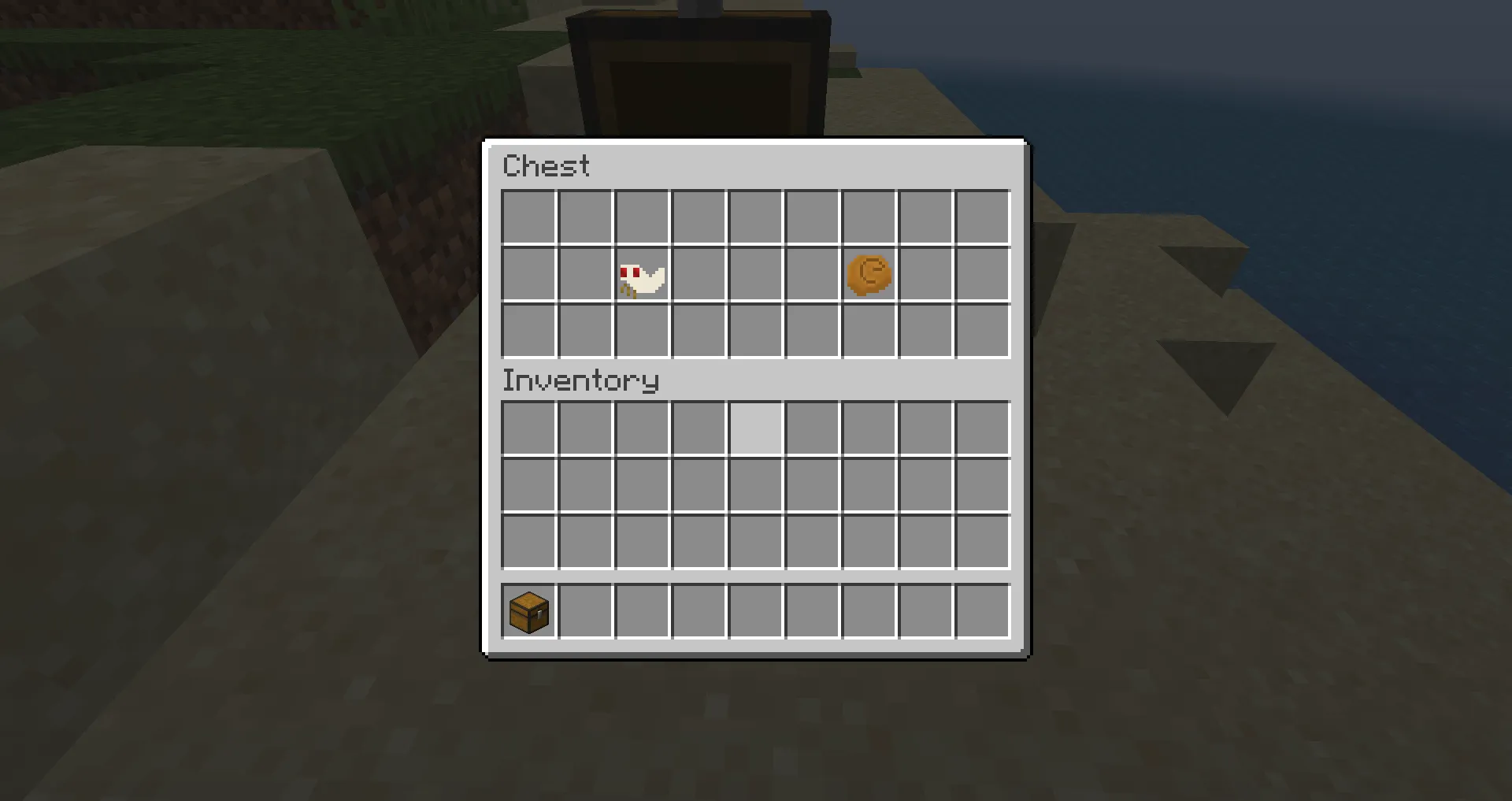
Task: Pick up the snail shell from the chest
Action: point(868,273)
